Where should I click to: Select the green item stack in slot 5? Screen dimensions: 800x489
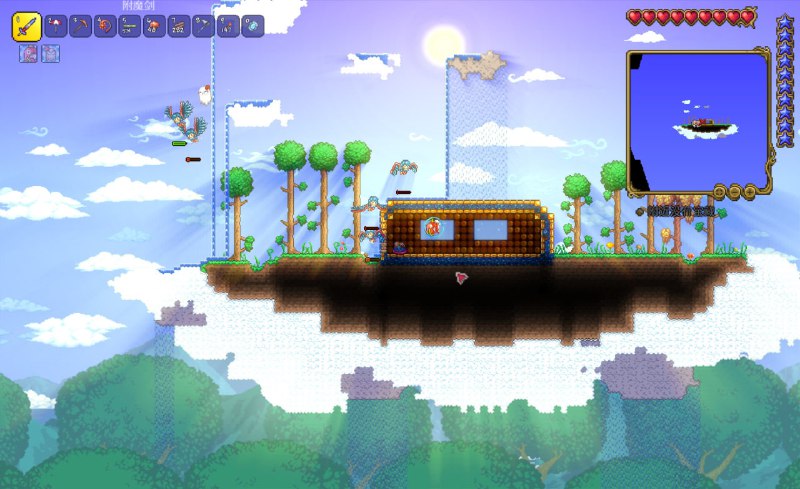(130, 26)
